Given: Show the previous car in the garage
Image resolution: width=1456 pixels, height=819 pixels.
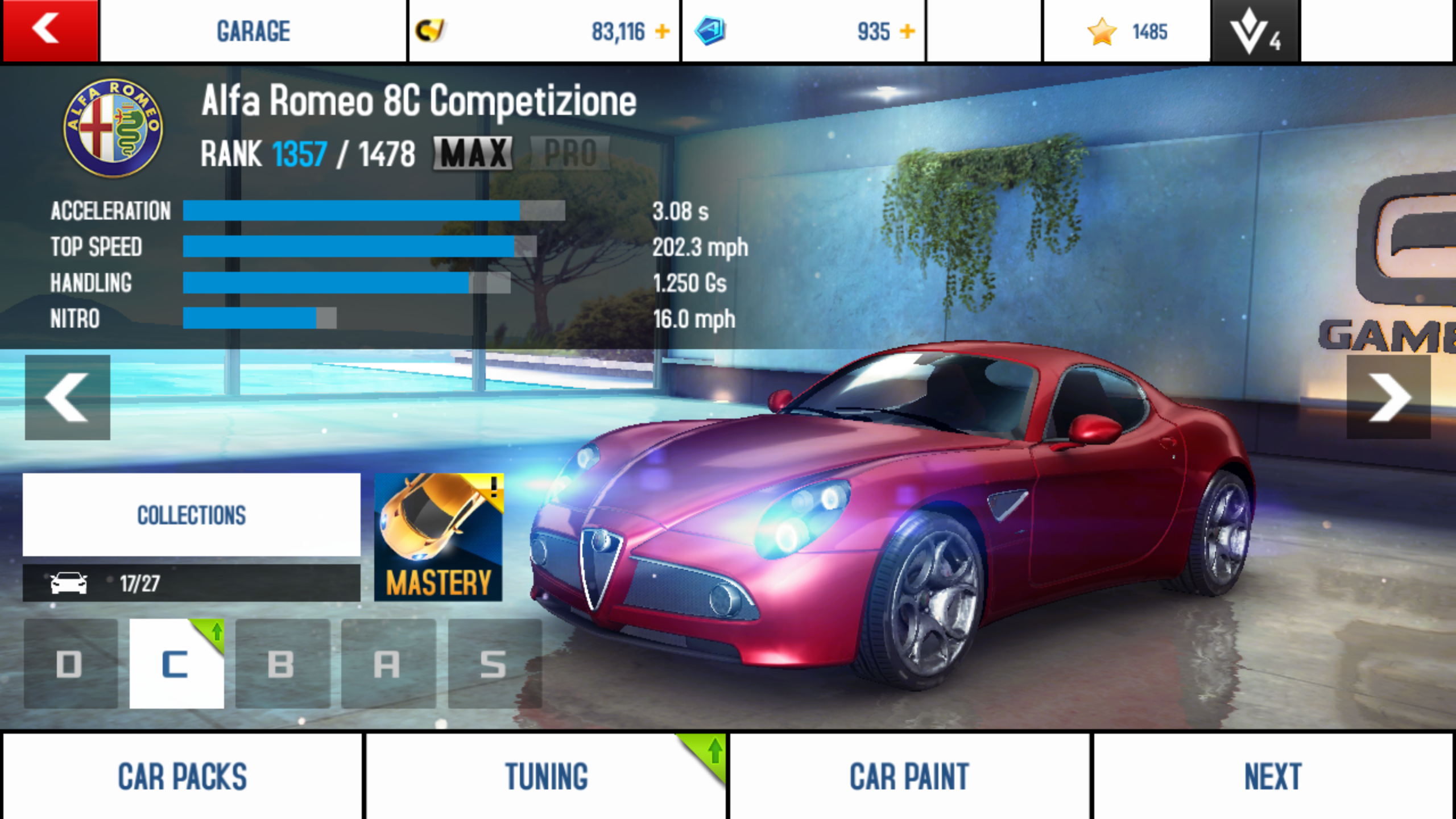Looking at the screenshot, I should [x=67, y=397].
